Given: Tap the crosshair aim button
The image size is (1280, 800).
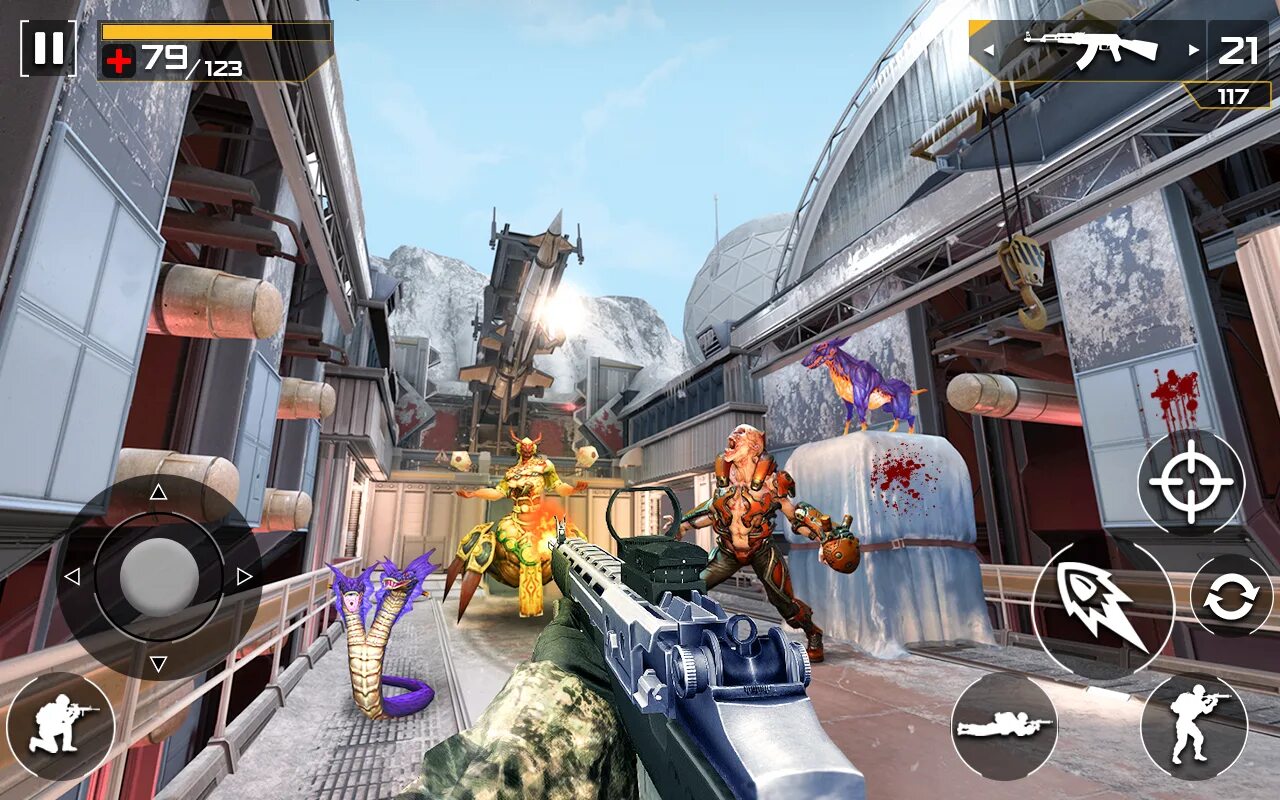Looking at the screenshot, I should click(x=1191, y=482).
